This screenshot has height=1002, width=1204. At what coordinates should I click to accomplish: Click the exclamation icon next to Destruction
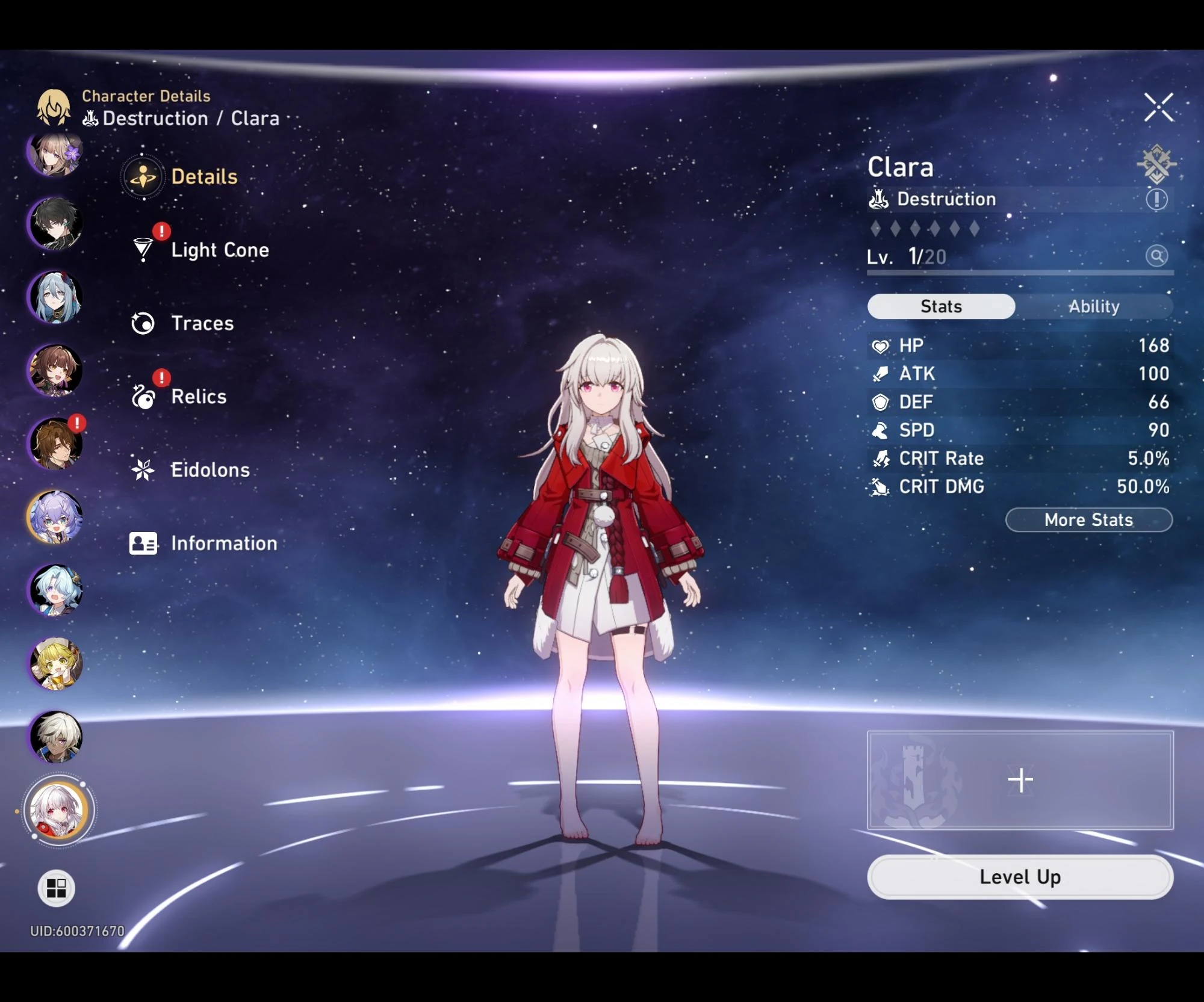[x=1155, y=199]
